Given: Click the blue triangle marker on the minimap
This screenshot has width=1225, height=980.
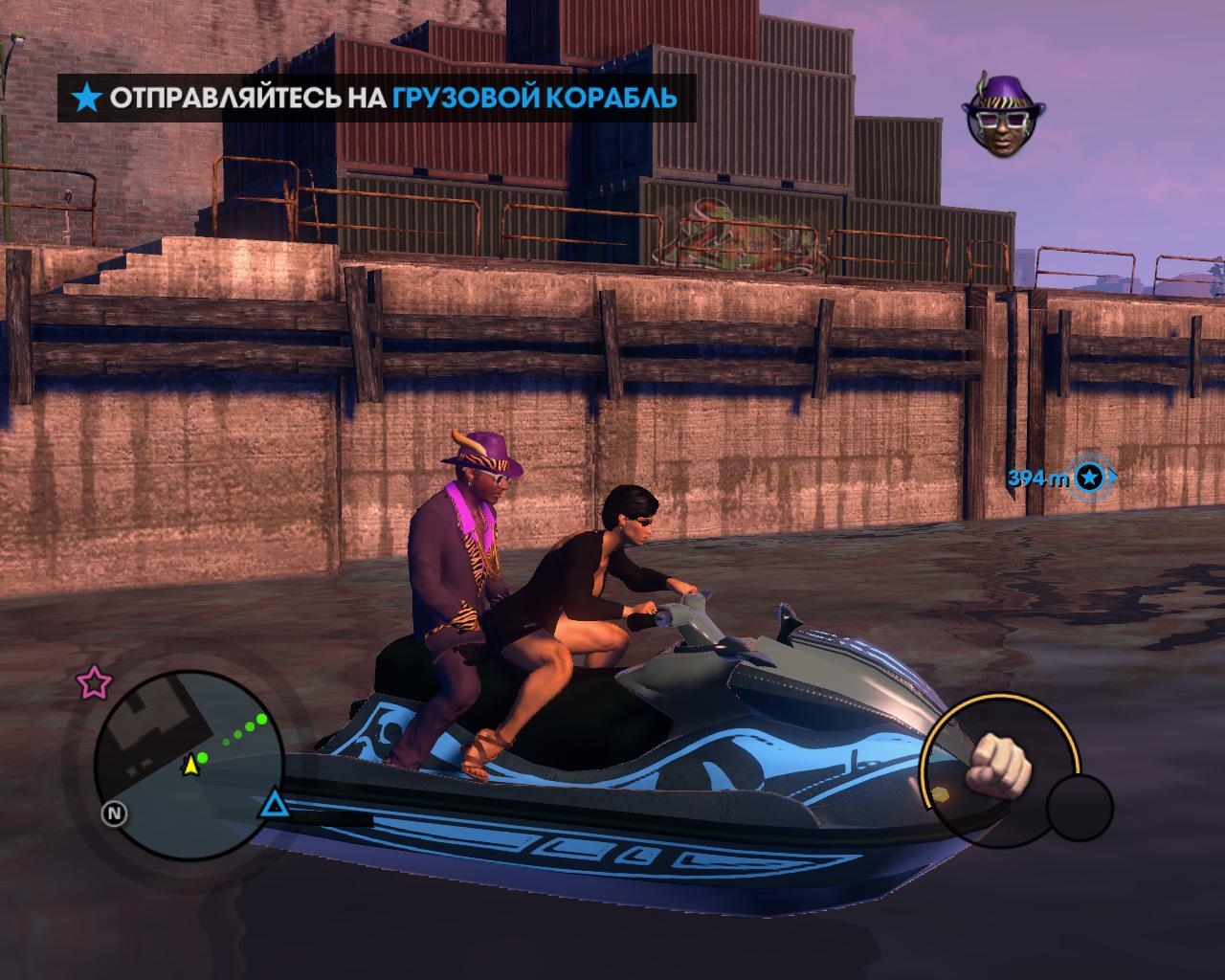Looking at the screenshot, I should [x=275, y=802].
